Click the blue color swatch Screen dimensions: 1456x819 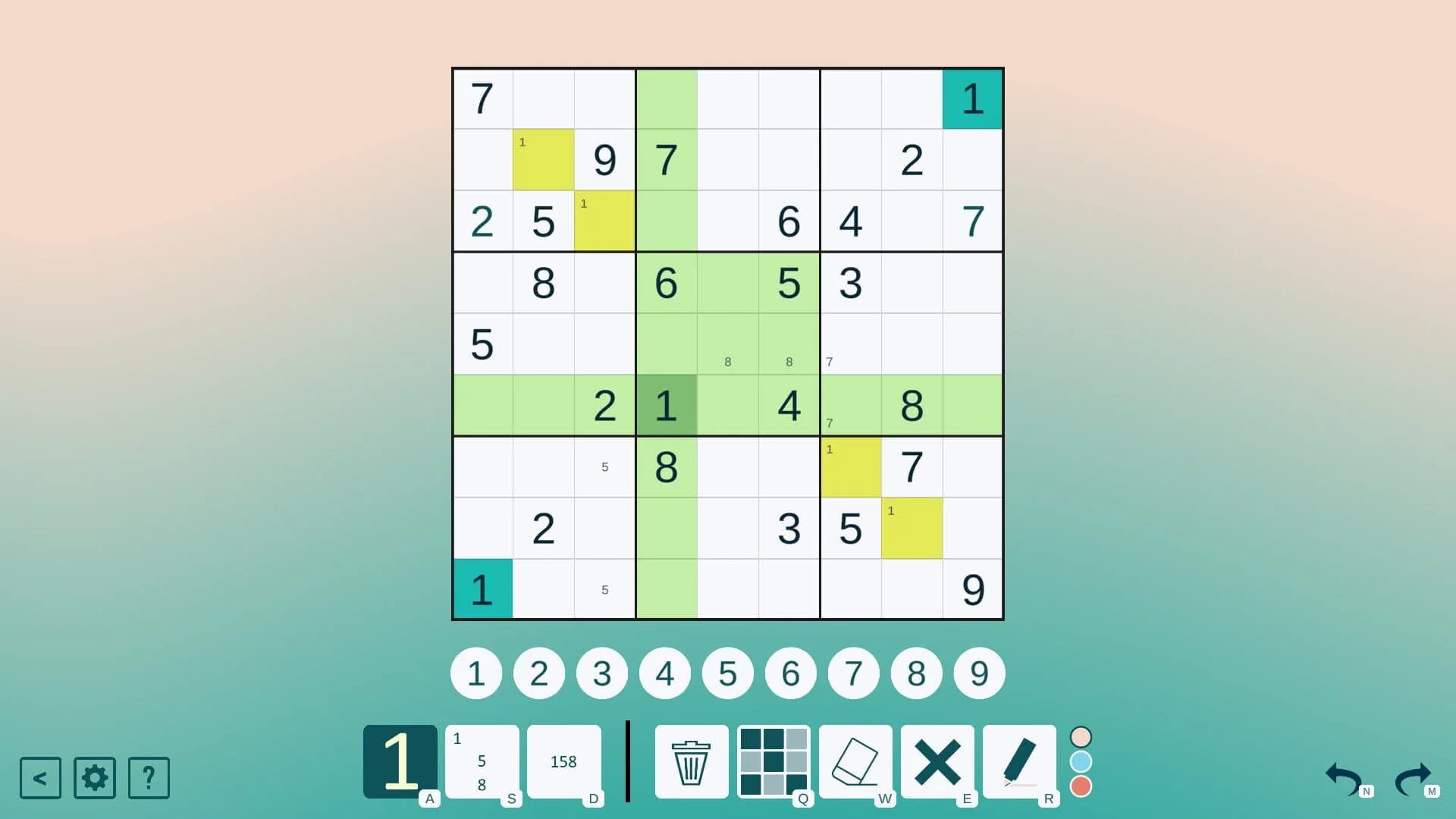pos(1081,762)
